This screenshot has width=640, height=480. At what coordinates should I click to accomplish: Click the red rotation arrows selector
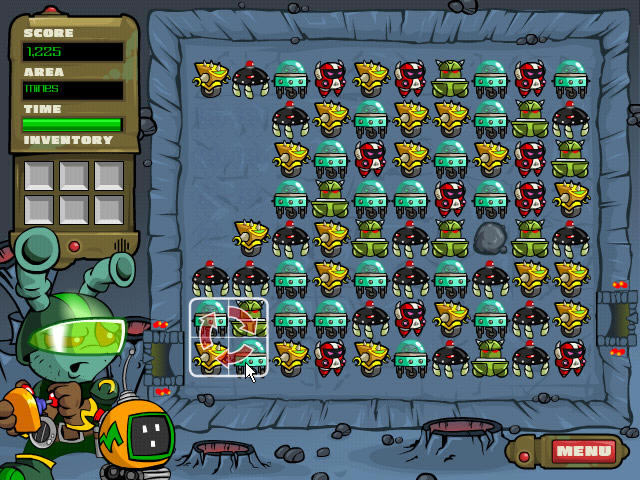tap(229, 337)
